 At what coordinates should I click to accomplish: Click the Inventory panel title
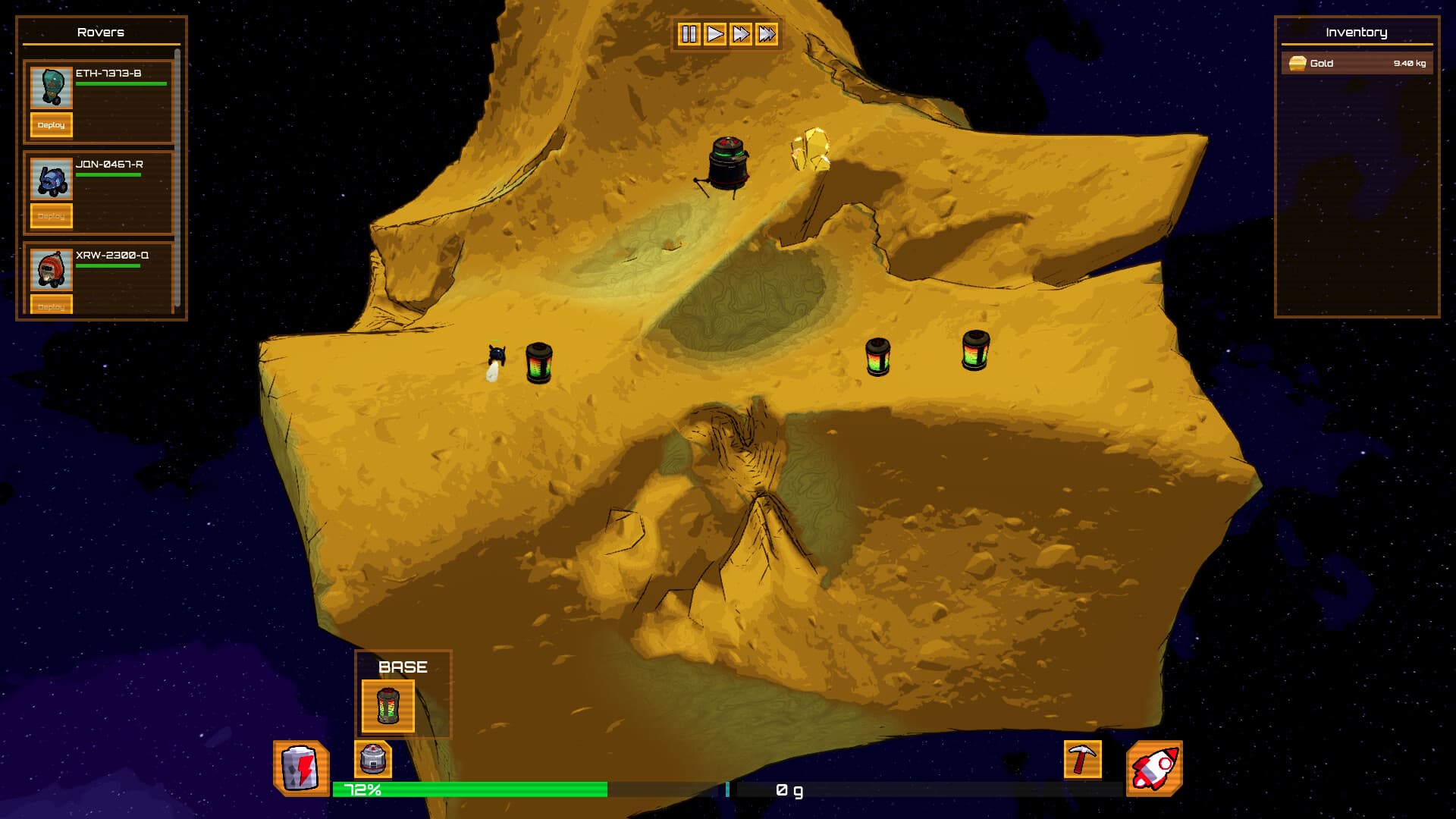pos(1356,32)
